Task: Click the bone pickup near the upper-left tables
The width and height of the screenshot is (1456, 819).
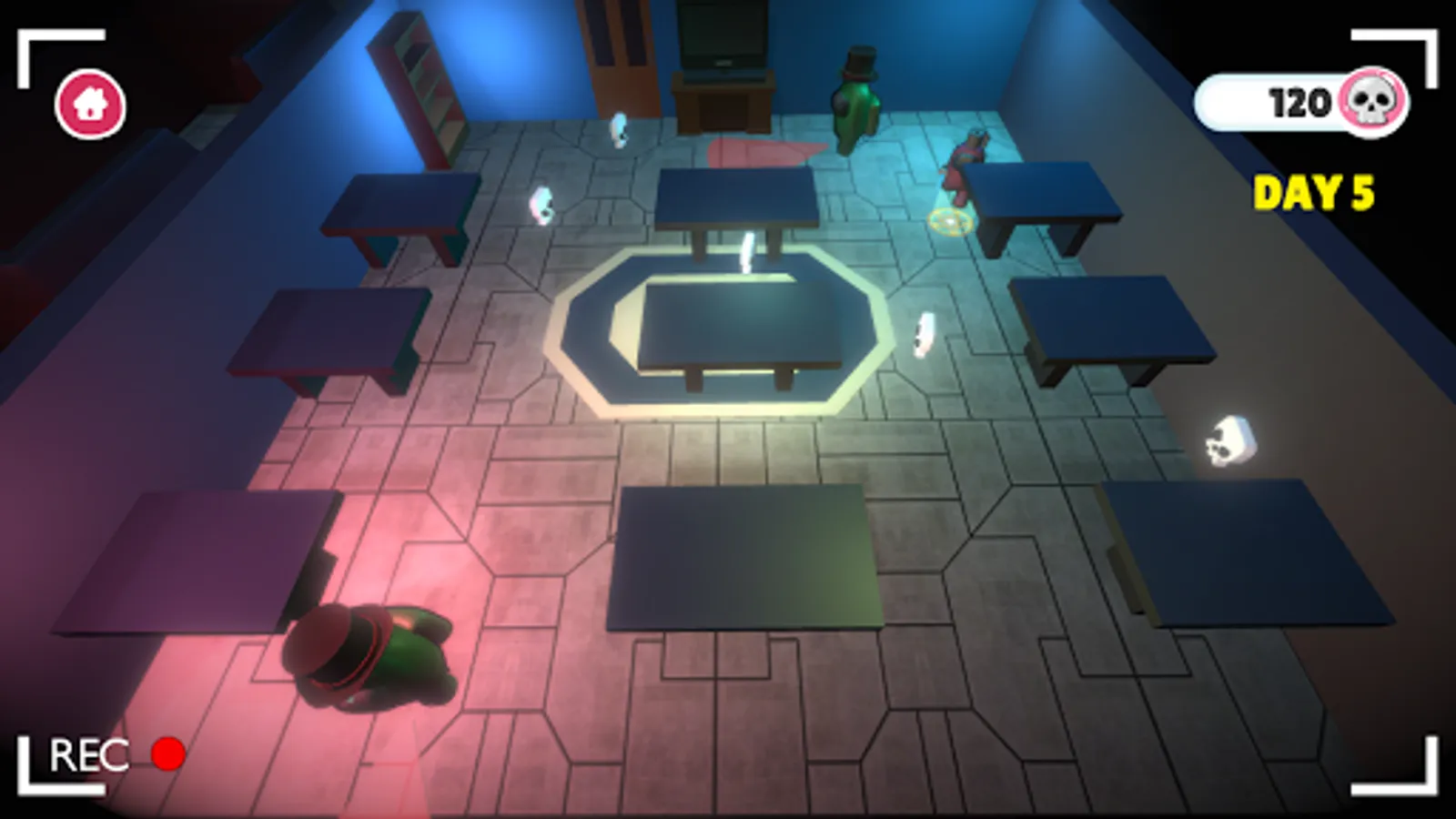Action: coord(541,206)
